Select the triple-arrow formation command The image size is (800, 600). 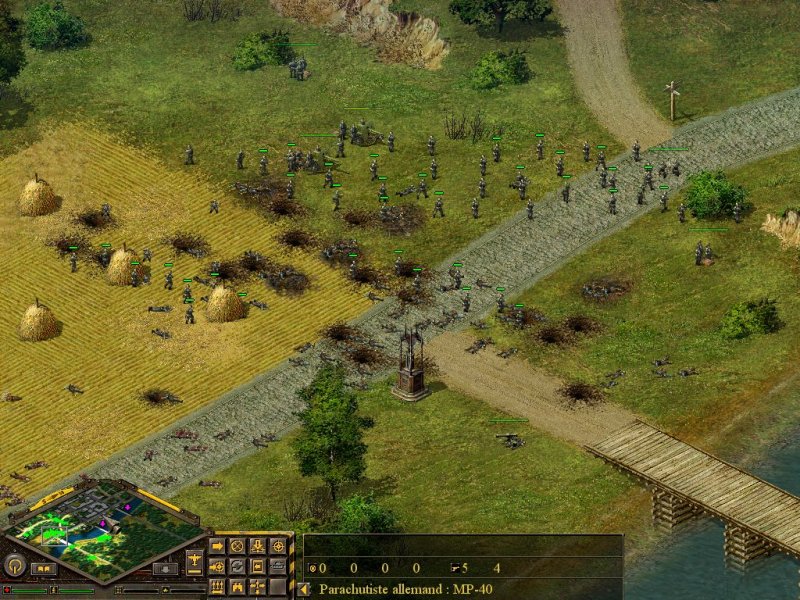(216, 586)
